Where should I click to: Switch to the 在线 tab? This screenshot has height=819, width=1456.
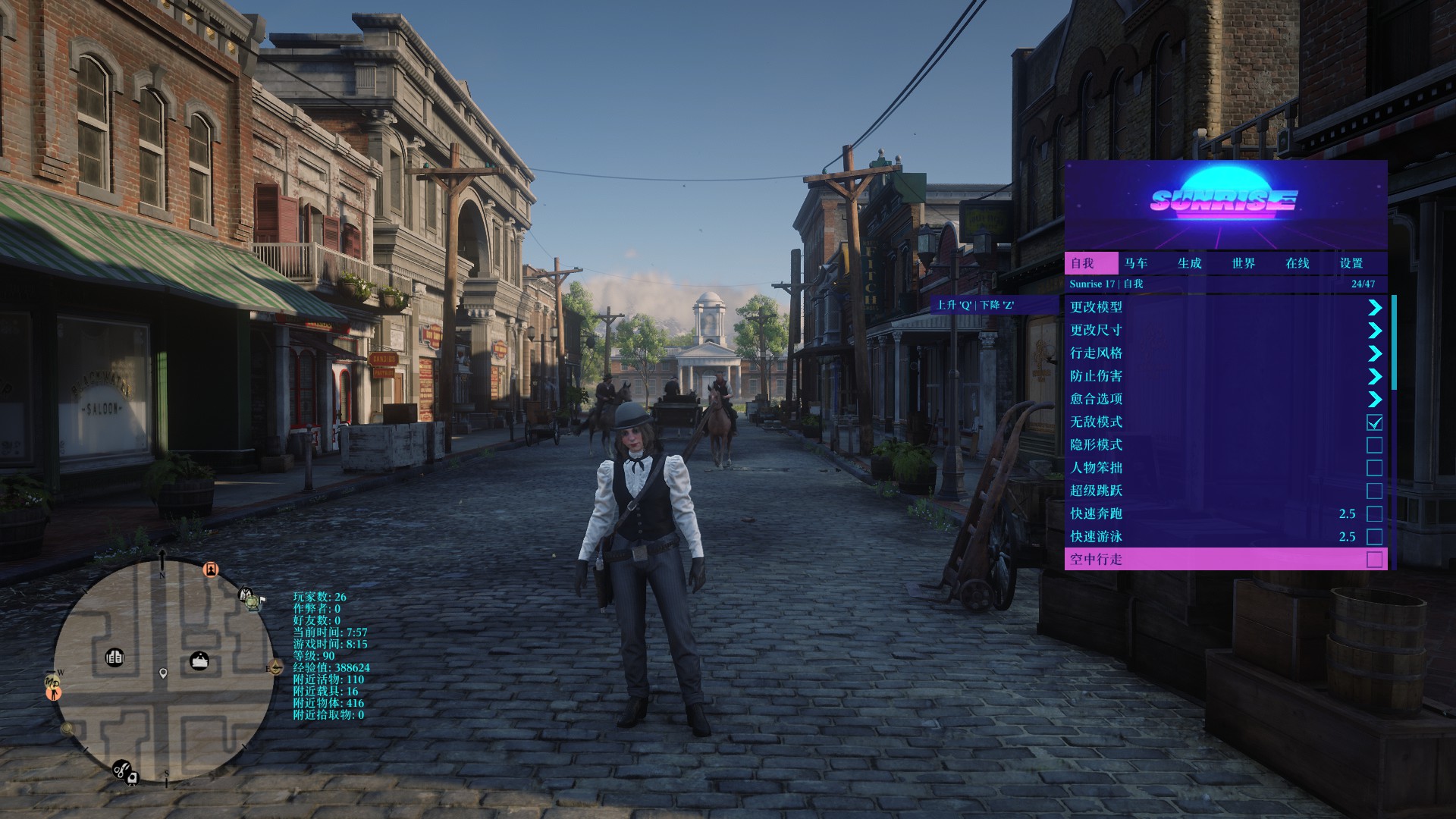tap(1297, 263)
